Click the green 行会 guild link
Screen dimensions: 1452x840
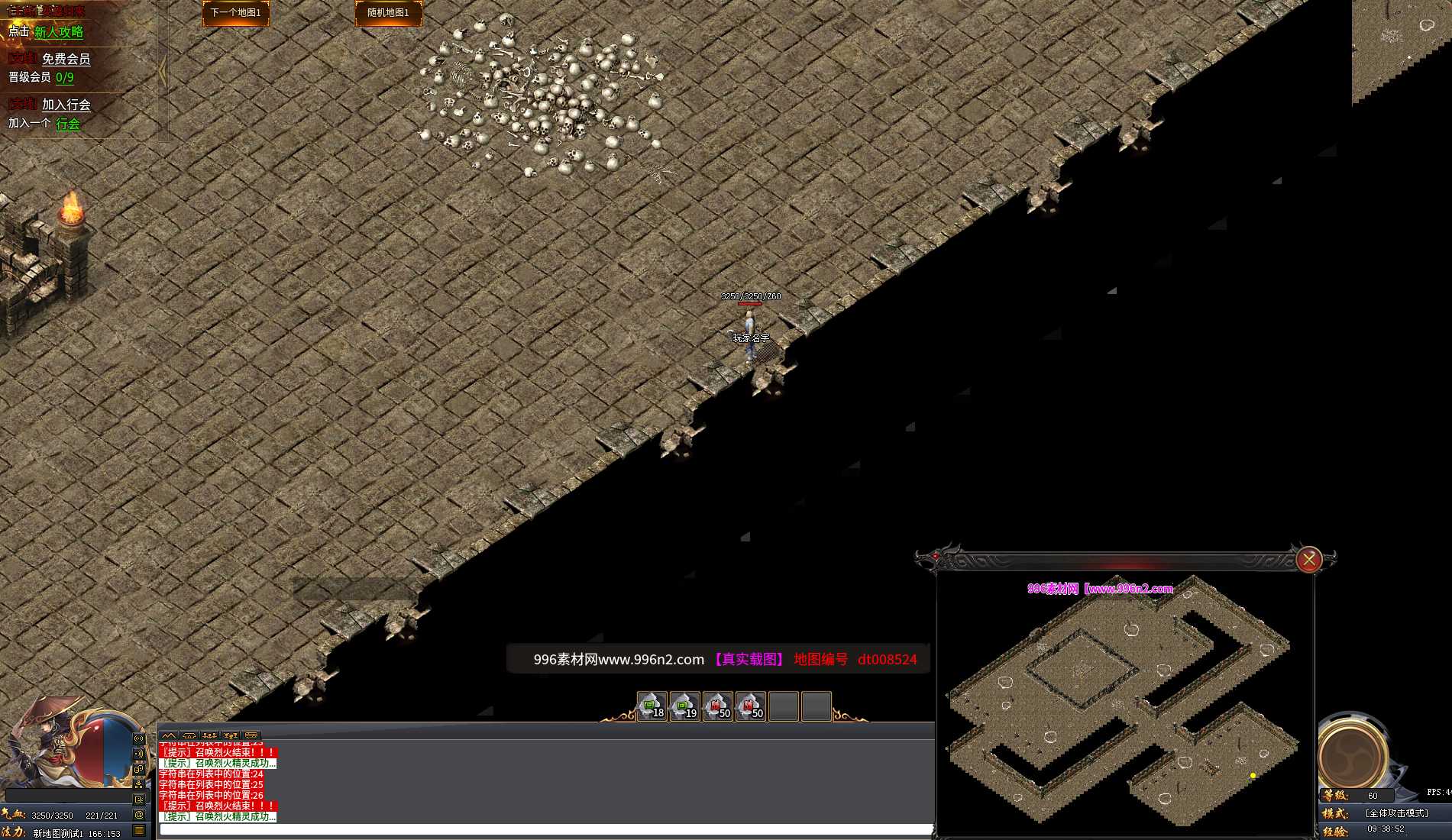click(67, 124)
